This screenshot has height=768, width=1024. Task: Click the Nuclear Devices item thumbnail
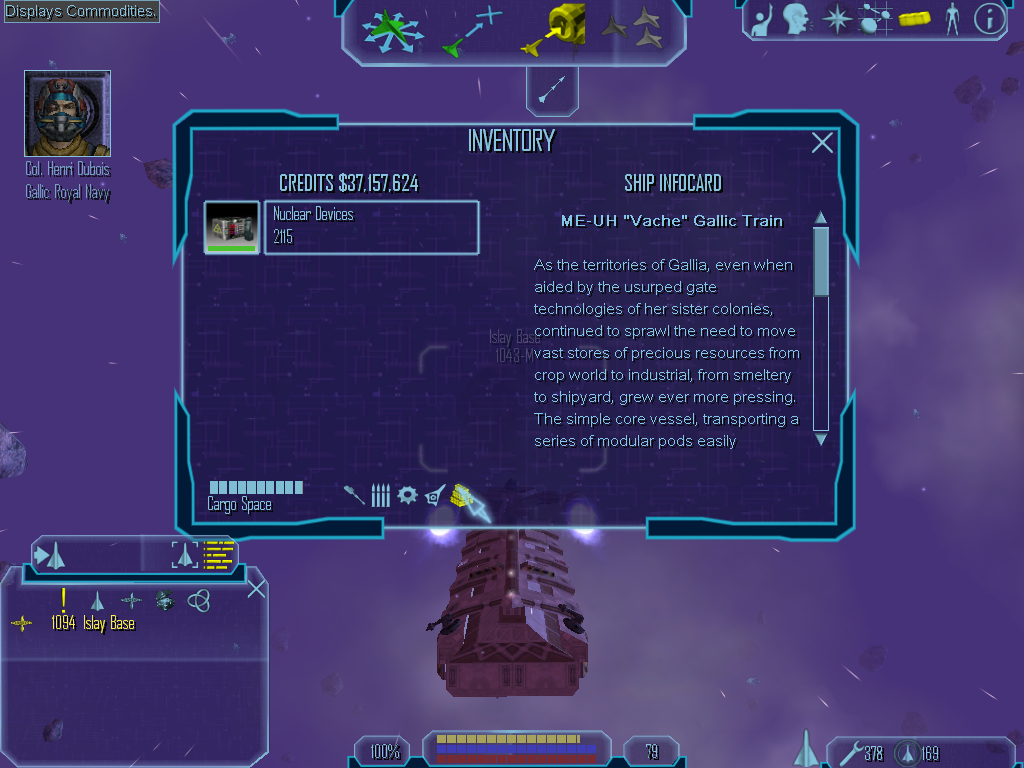[232, 228]
